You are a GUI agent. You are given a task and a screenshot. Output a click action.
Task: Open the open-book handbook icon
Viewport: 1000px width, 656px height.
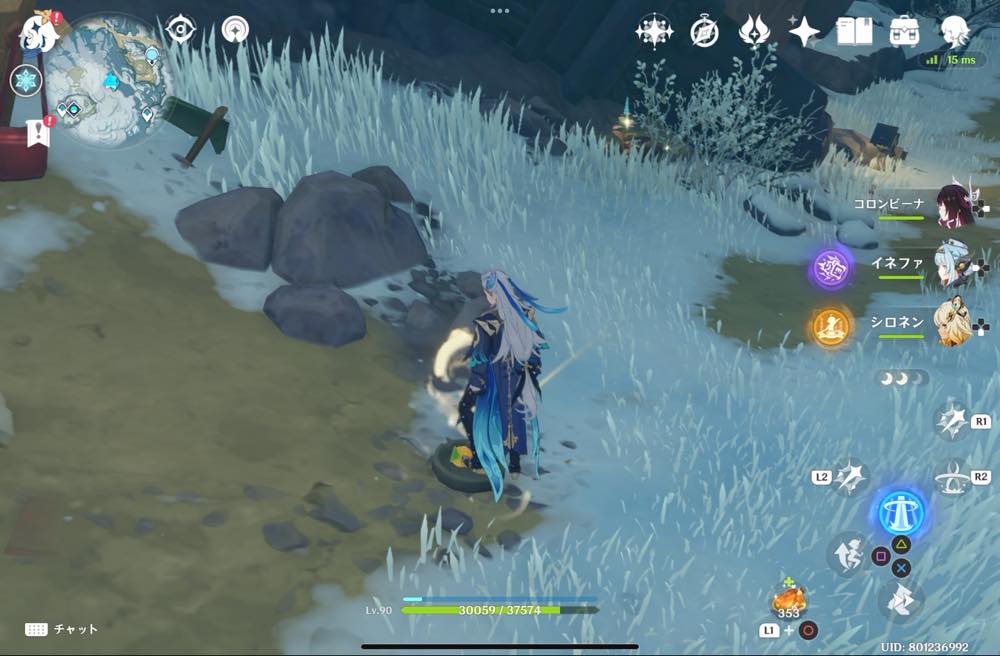pyautogui.click(x=854, y=32)
